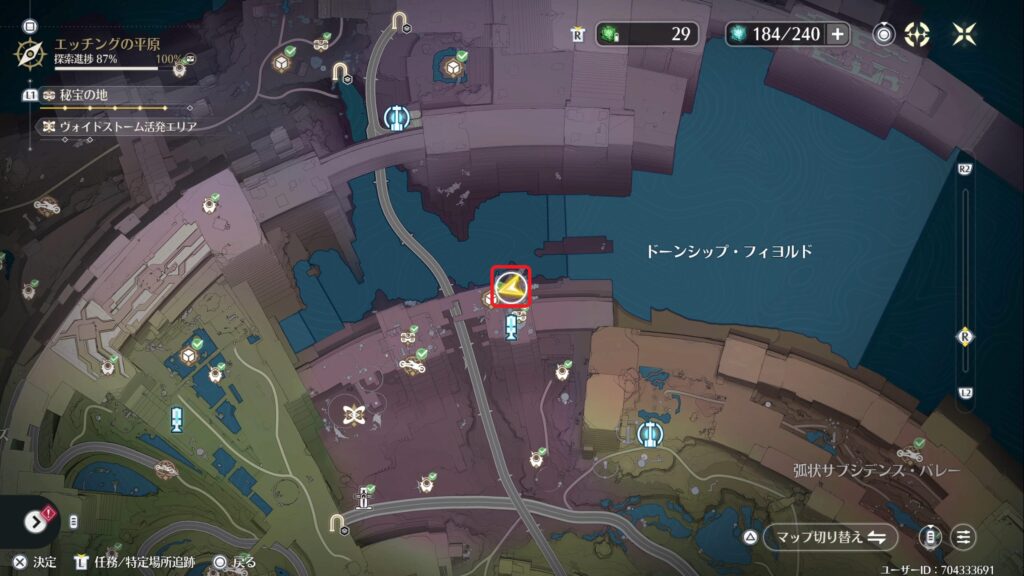
Task: Select the butterfly-shaped Void Storm map marker
Action: pos(352,414)
